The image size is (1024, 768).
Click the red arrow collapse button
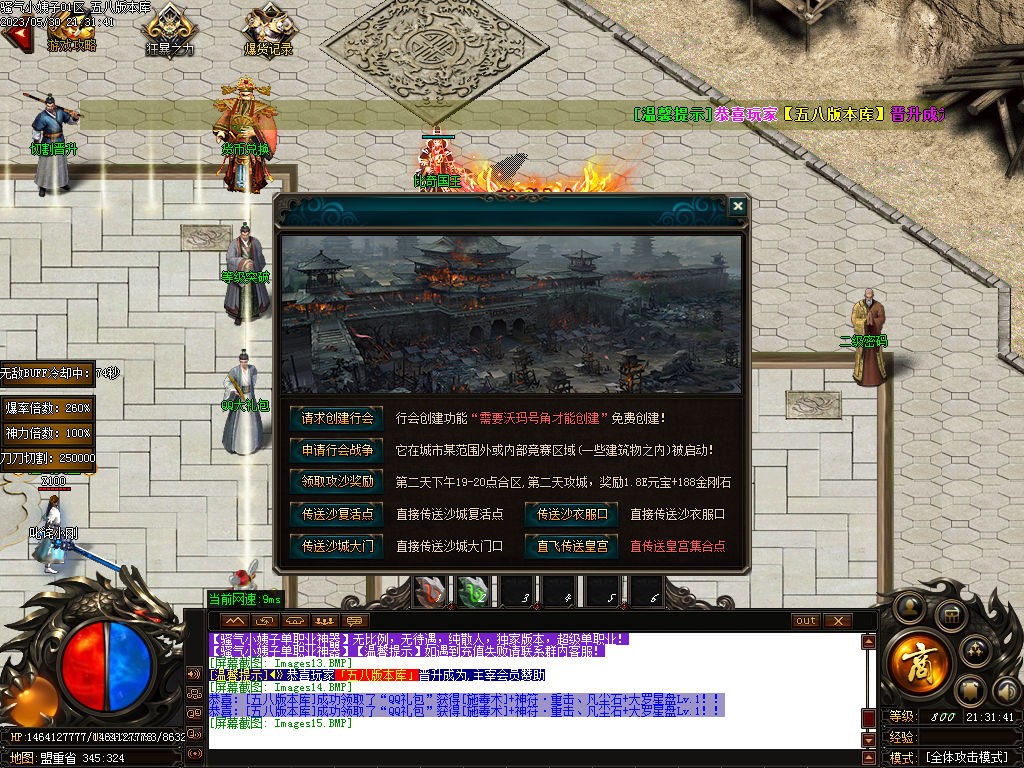click(x=16, y=36)
